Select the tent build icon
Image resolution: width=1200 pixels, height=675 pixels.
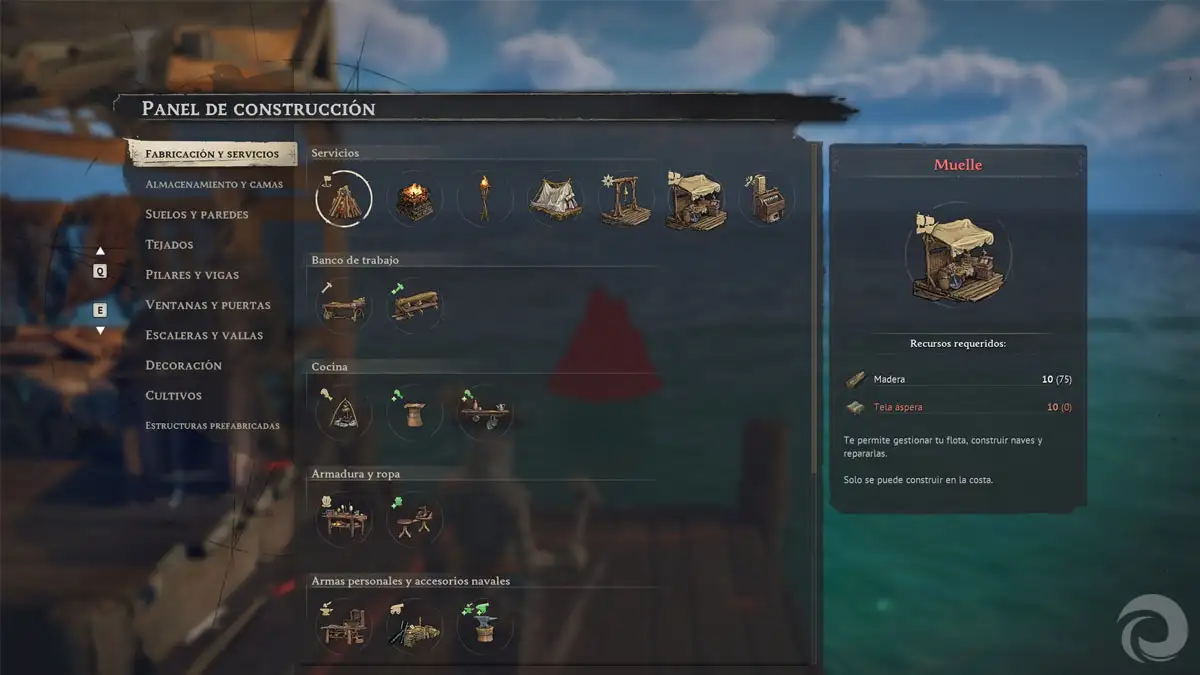tap(555, 199)
